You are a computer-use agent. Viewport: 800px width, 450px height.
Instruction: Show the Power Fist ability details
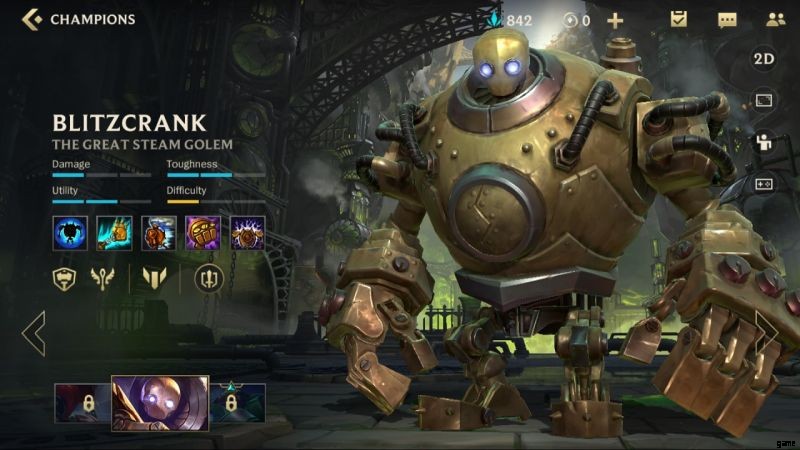click(x=203, y=233)
